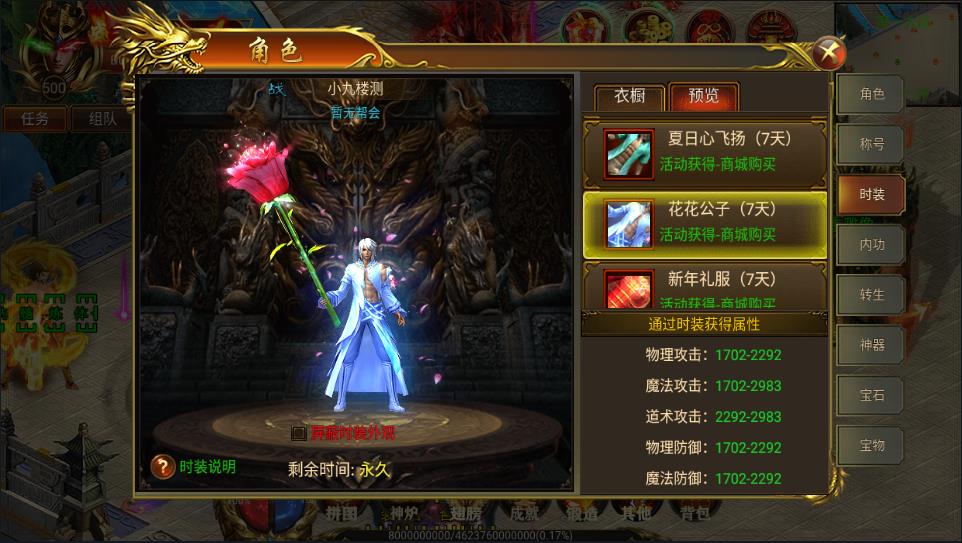
Task: Switch to the 衣橱 wardrobe tab
Action: (629, 97)
